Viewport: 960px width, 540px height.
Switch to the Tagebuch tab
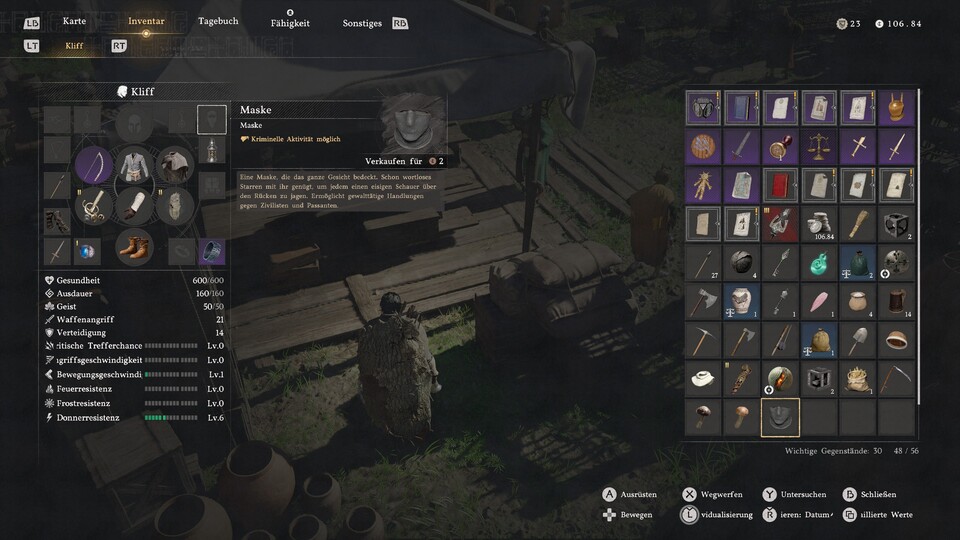point(218,21)
